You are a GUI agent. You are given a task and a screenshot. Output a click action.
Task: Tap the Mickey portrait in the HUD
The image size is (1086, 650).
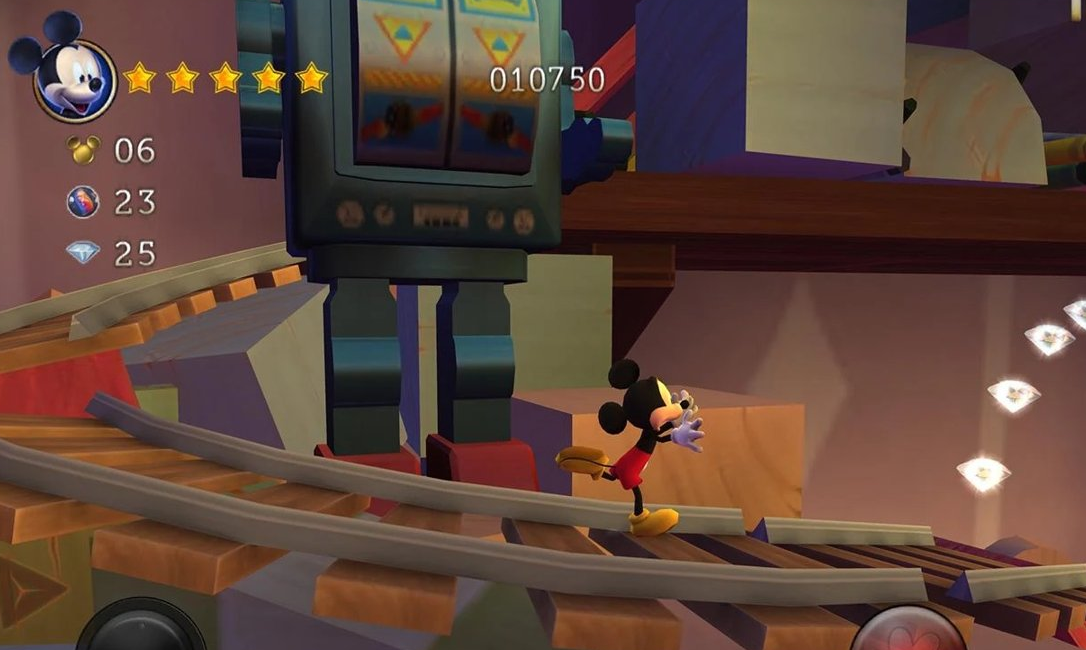tap(70, 77)
